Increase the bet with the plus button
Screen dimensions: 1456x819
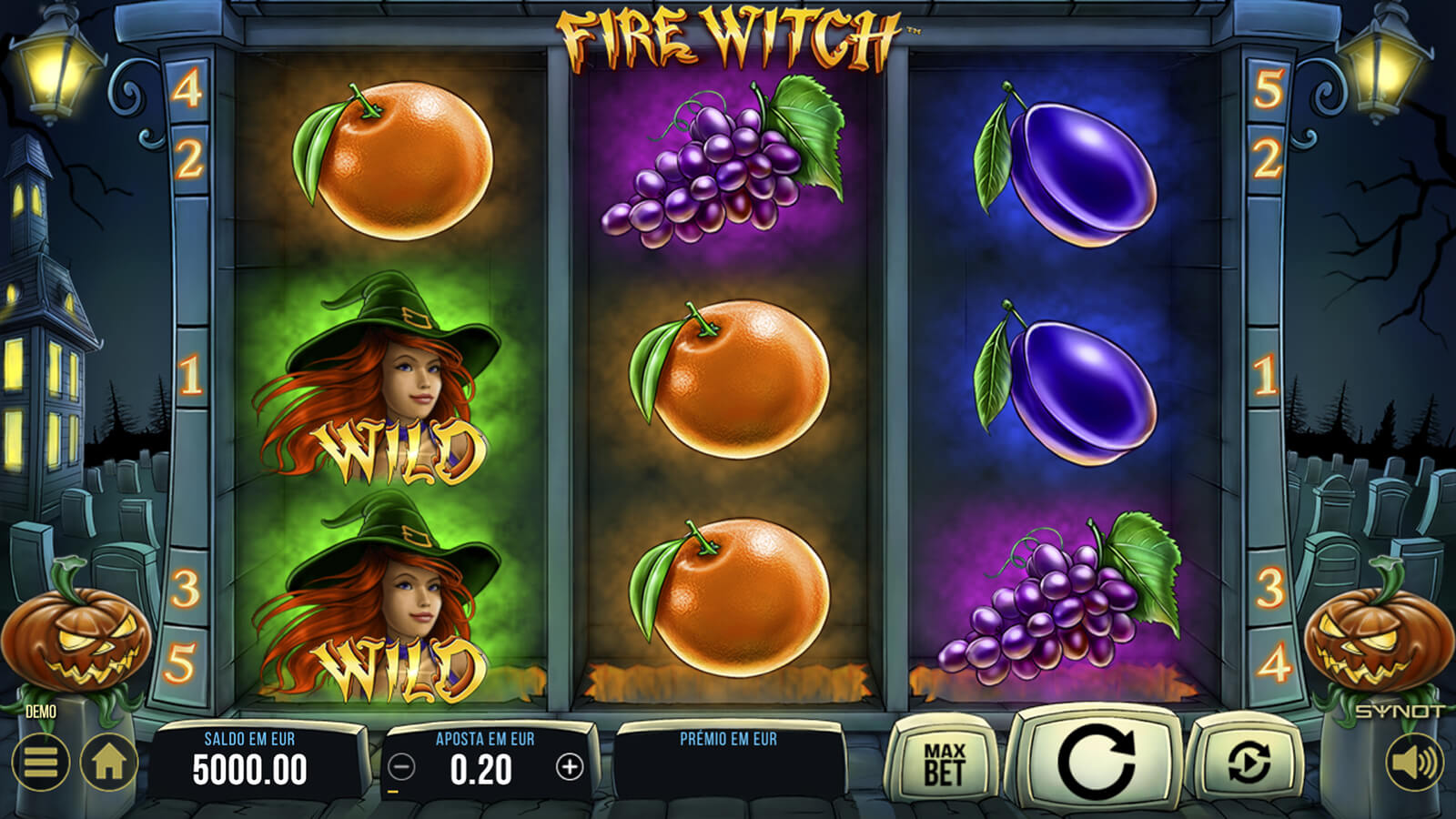point(570,768)
